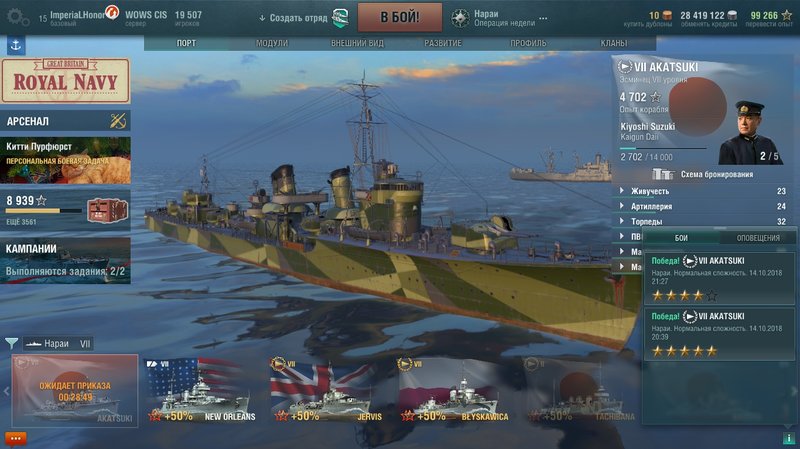Screen dimensions: 800x449
Task: Switch to the МОДУЛИ tab
Action: (x=271, y=43)
